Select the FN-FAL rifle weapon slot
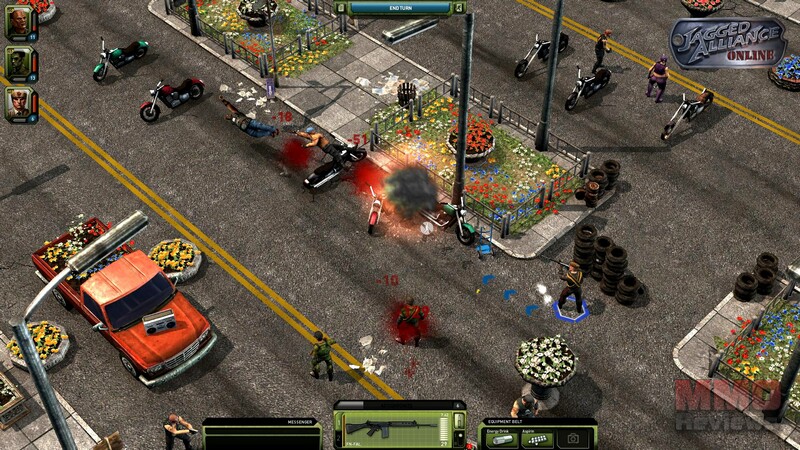Image resolution: width=800 pixels, height=450 pixels. [391, 428]
